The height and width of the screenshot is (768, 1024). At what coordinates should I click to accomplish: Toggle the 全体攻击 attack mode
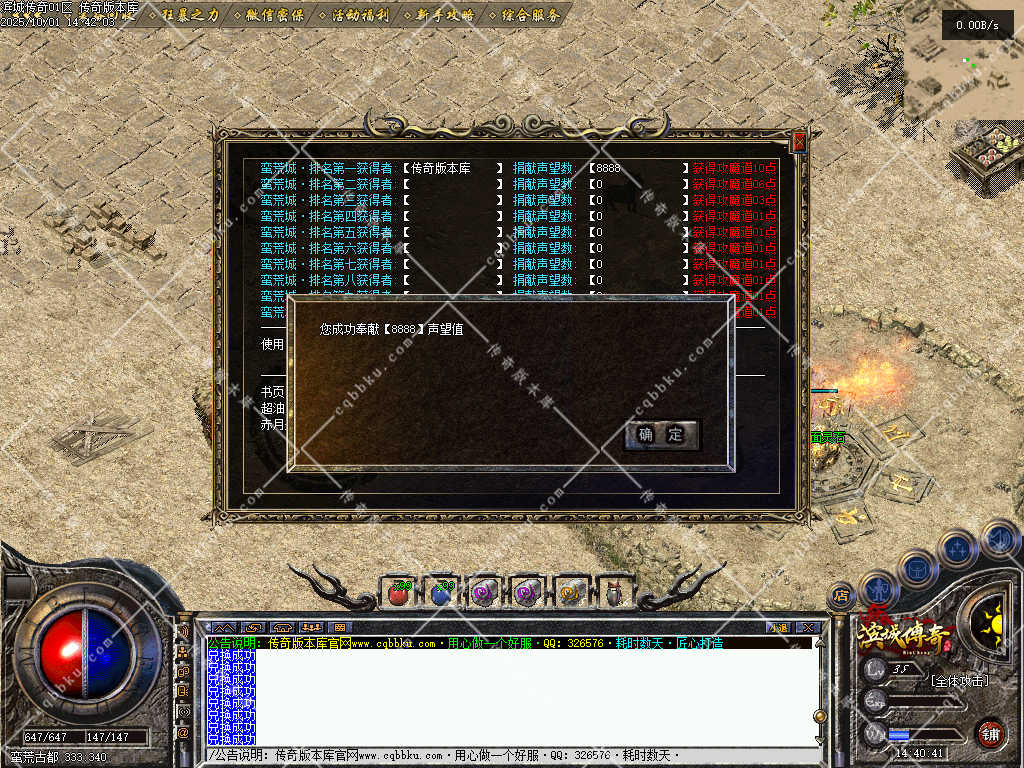click(x=958, y=681)
